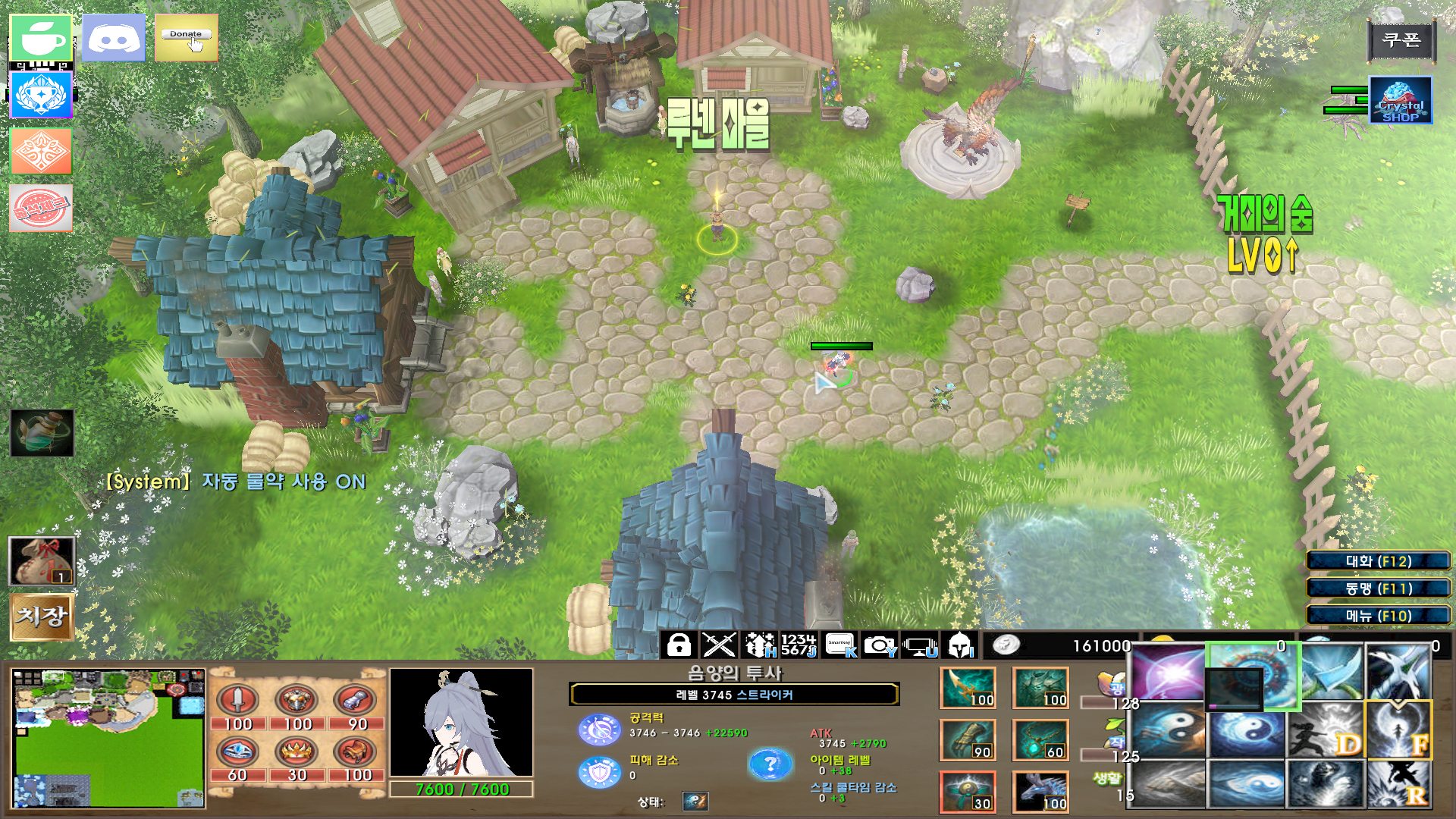Open the 동맹 (F11) allies menu
1456x819 pixels.
click(1378, 588)
